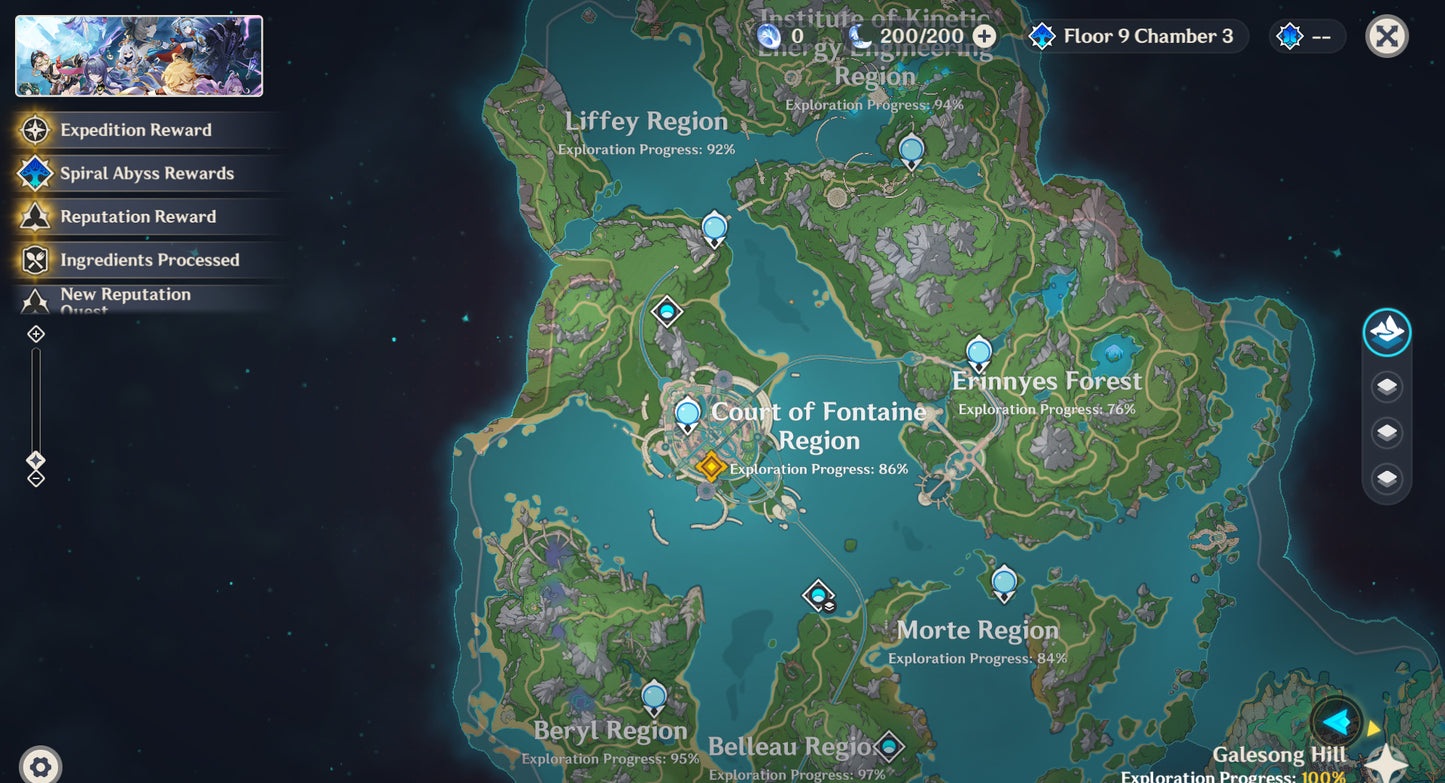Open Spiral Abyss Rewards entry

pyautogui.click(x=146, y=173)
